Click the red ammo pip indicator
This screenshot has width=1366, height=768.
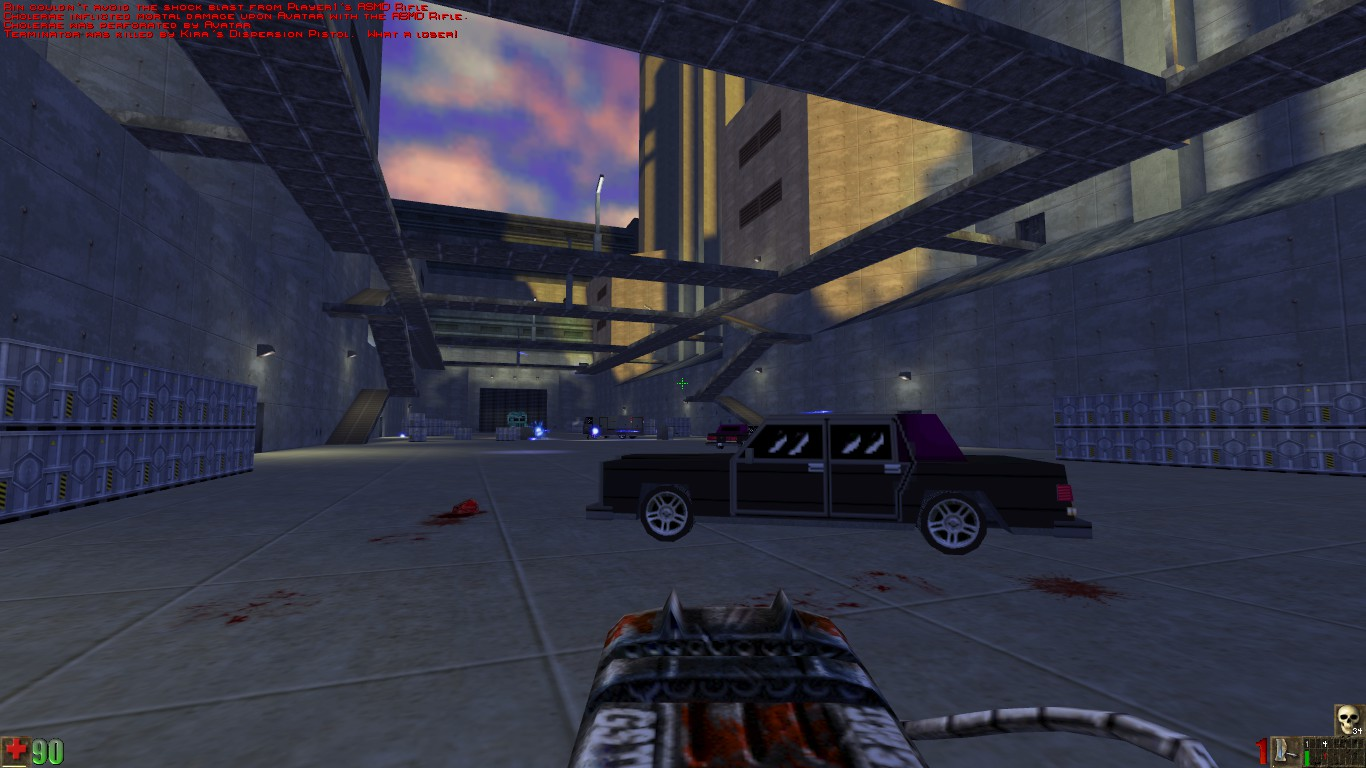pos(1324,755)
